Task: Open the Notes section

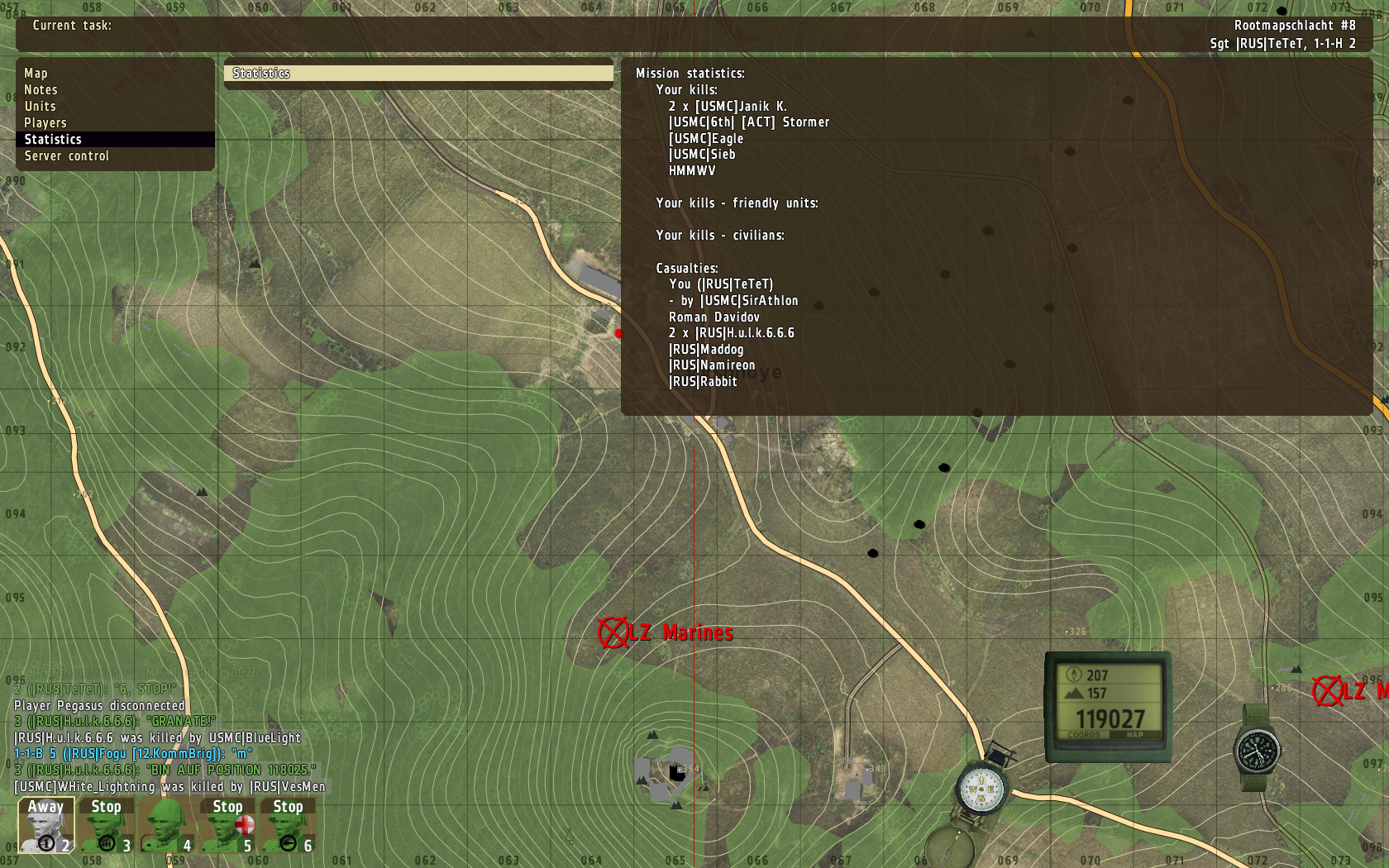Action: point(41,90)
